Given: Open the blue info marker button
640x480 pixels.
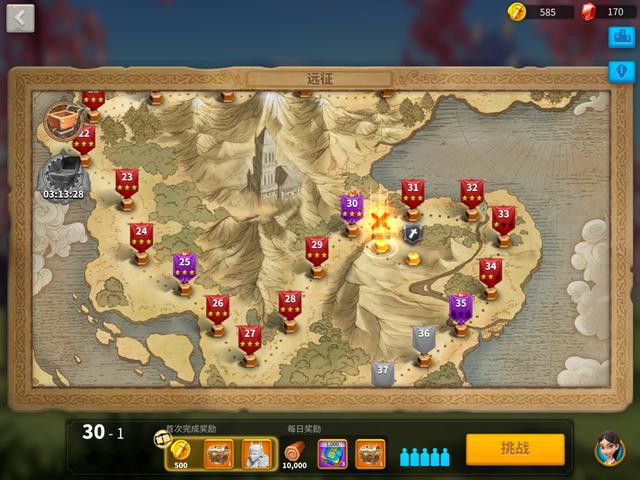Looking at the screenshot, I should click(620, 72).
